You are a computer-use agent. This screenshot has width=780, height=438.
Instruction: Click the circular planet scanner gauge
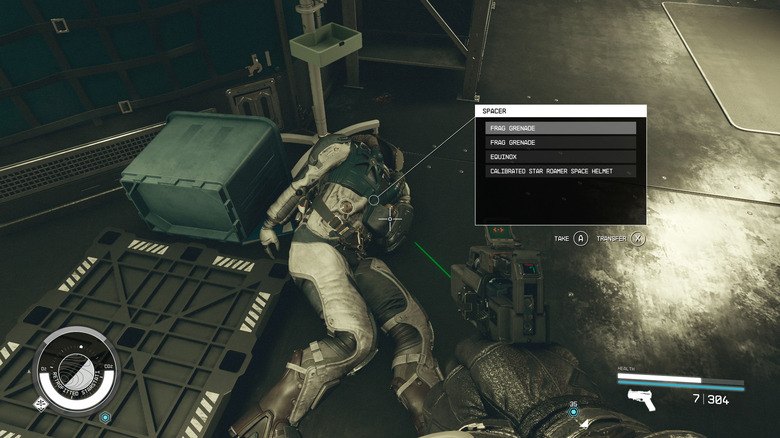77,369
